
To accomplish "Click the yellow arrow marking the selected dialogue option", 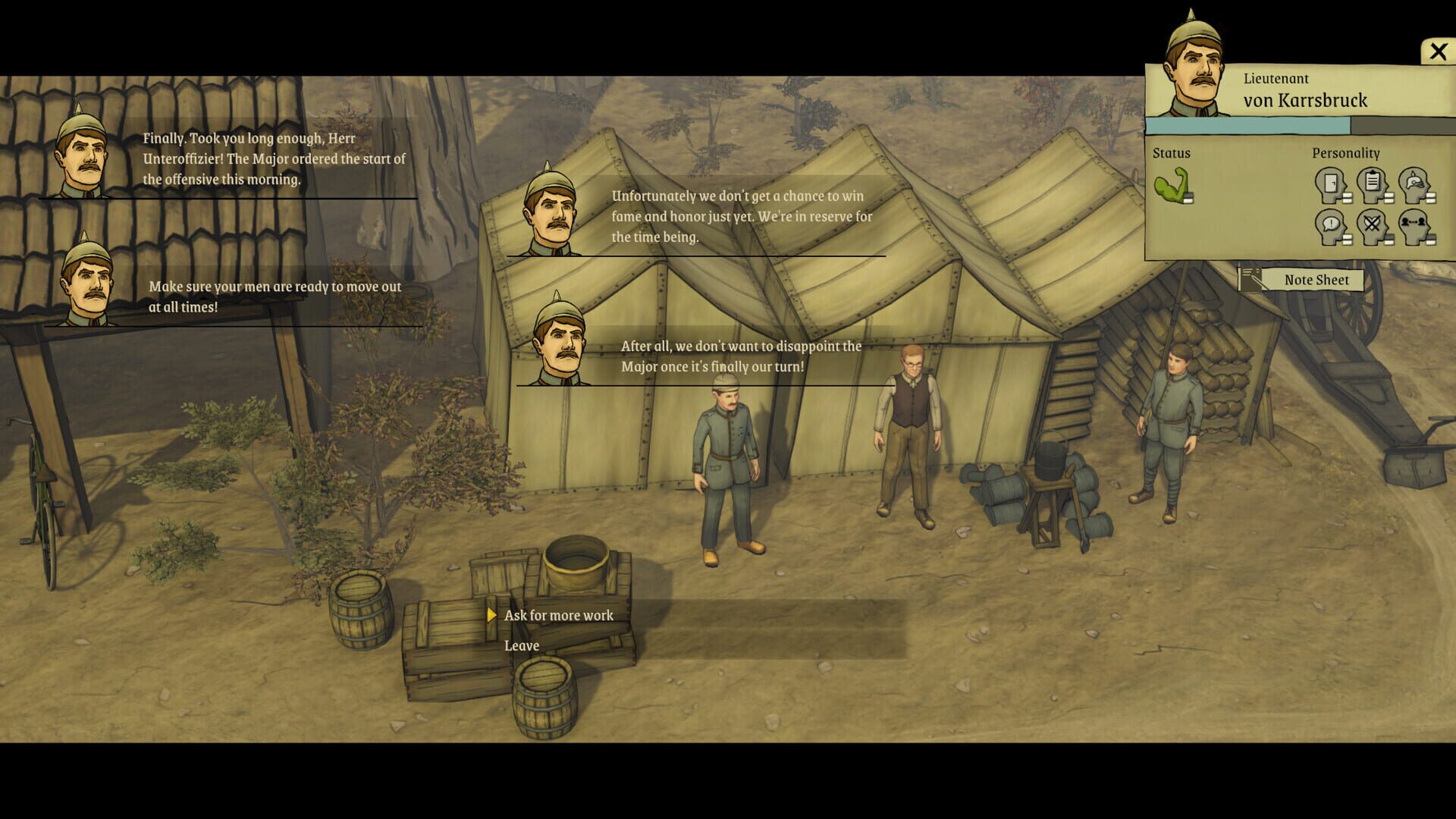I will click(x=493, y=616).
